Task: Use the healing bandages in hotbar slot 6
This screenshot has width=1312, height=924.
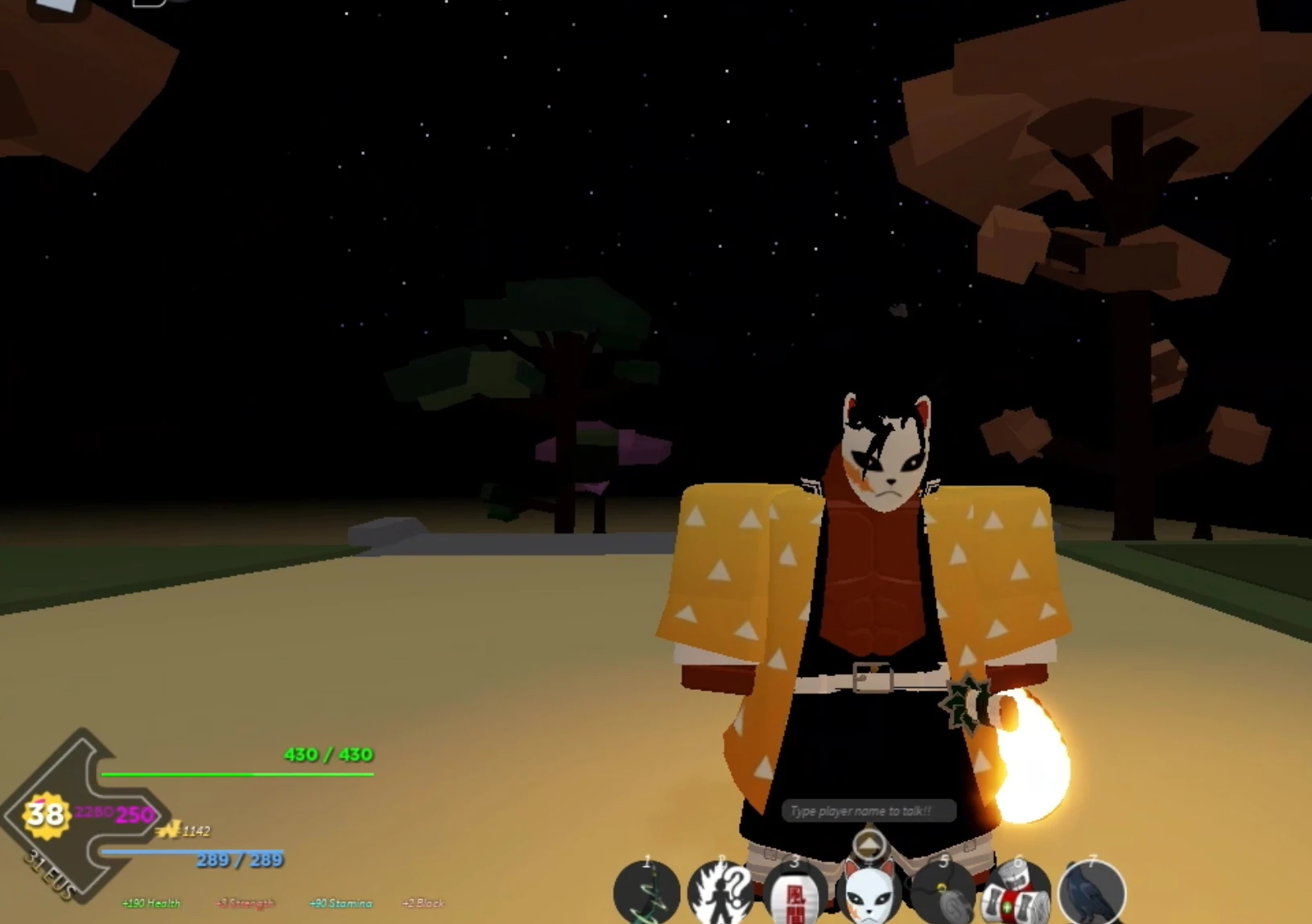Action: coord(1017,893)
